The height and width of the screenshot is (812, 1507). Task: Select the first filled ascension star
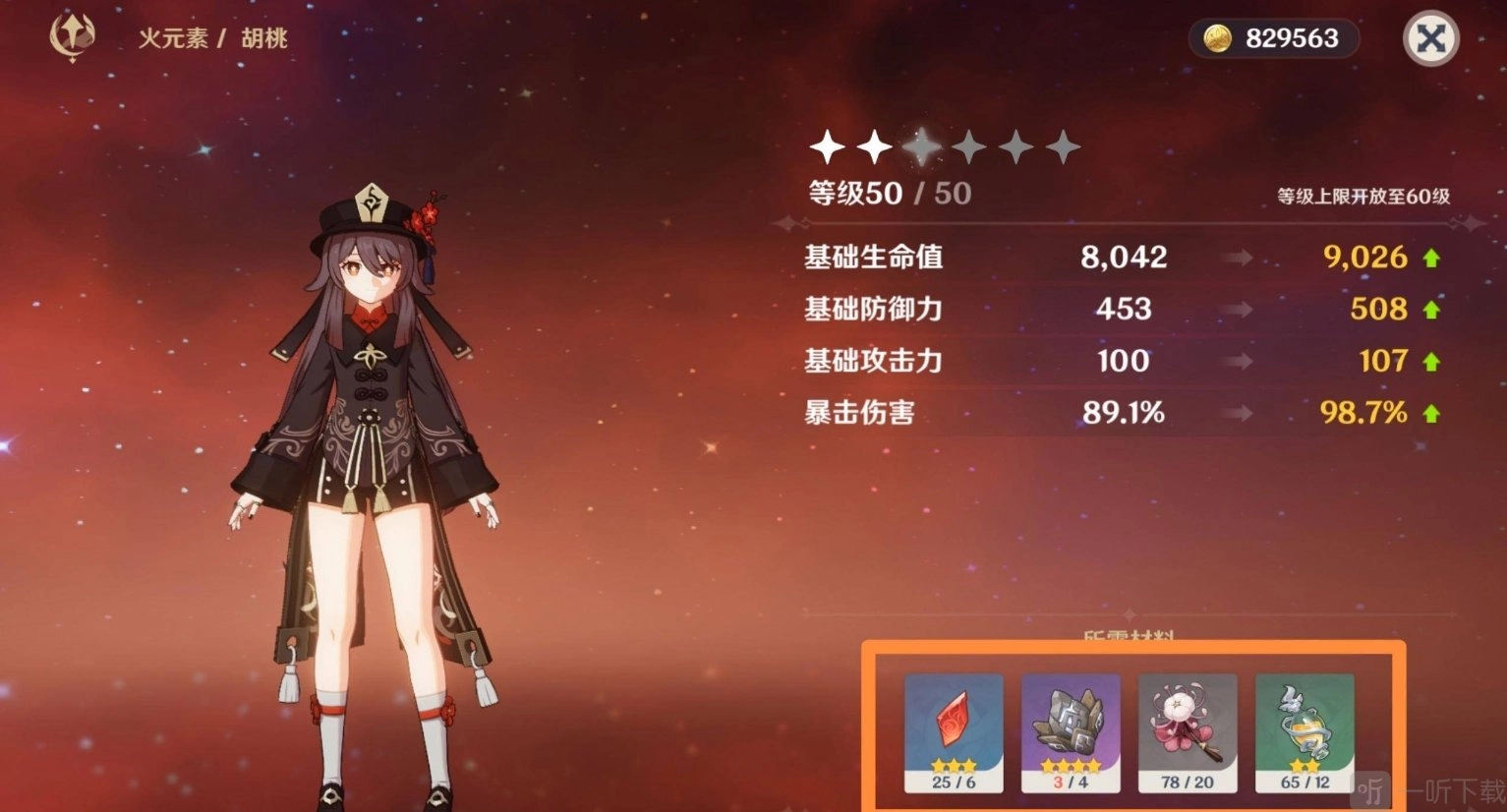(x=826, y=145)
